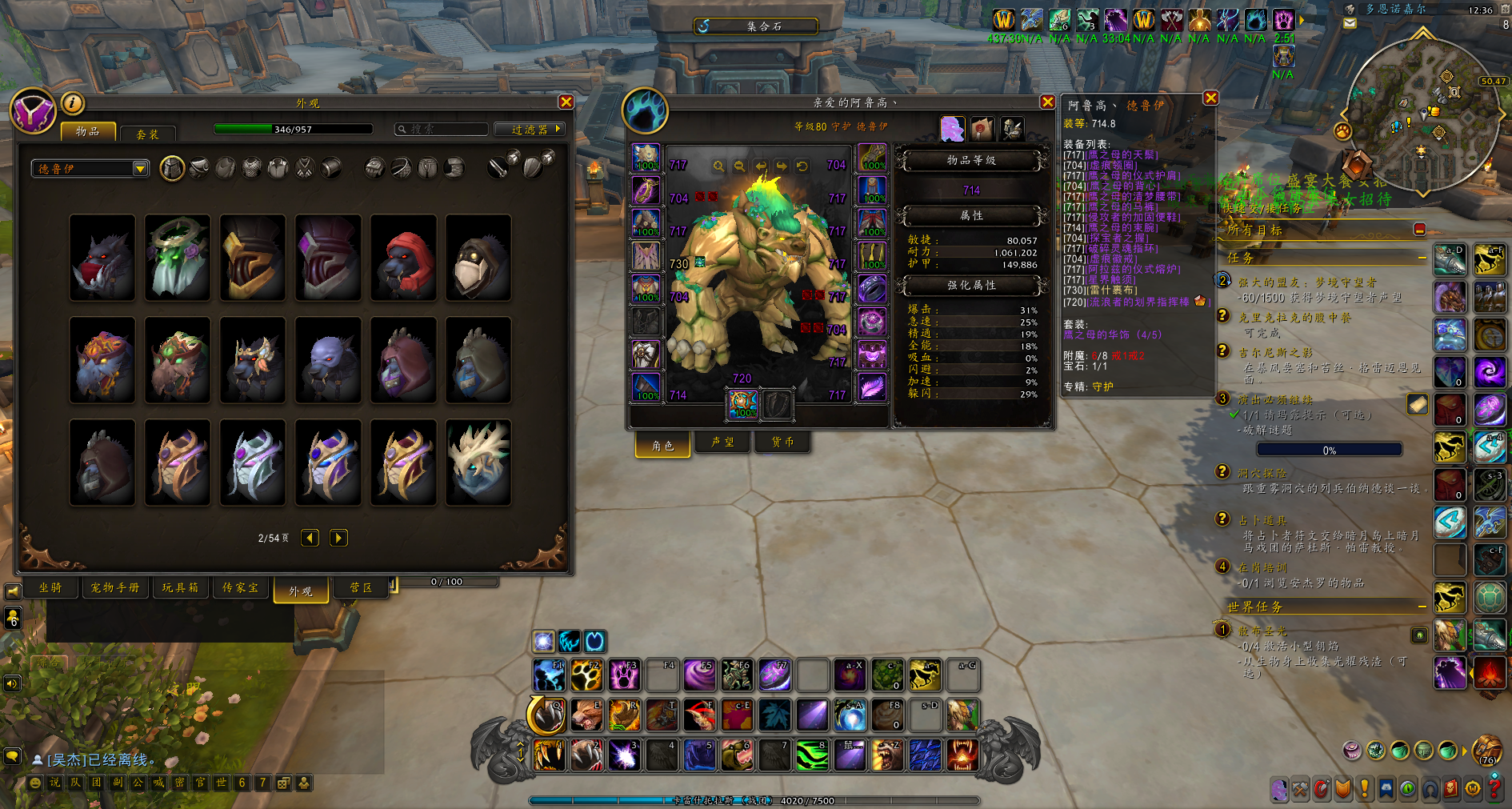Switch to the 玩具箱 toy box tab
Screen dimensions: 1512x809
coord(180,587)
